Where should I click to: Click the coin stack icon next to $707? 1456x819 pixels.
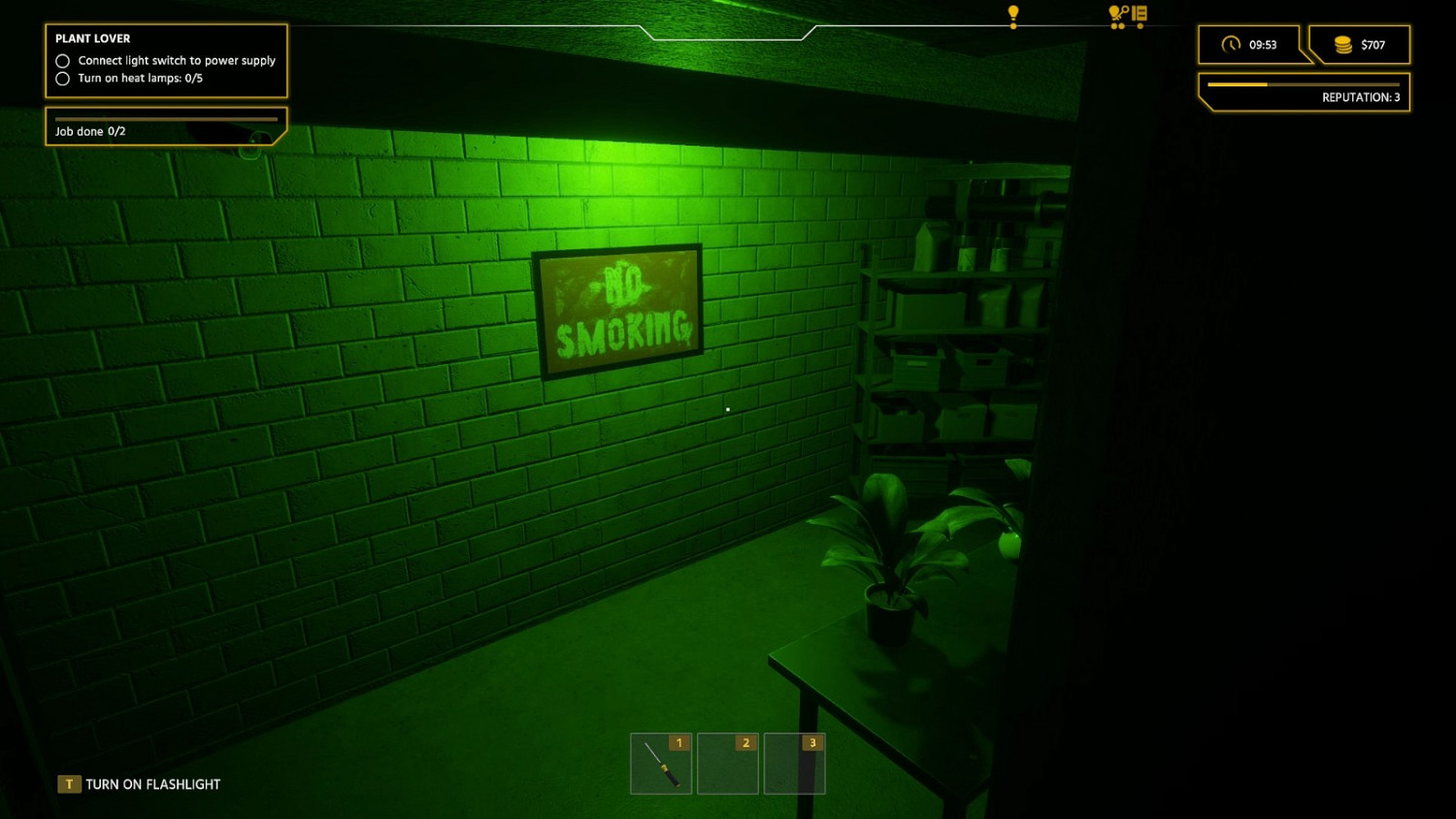(x=1343, y=43)
